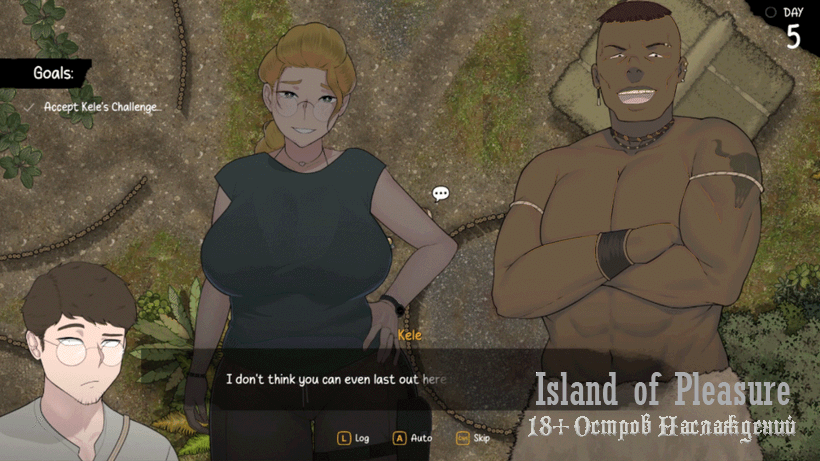This screenshot has height=461, width=820.
Task: Open the dialogue Log
Action: pyautogui.click(x=353, y=438)
